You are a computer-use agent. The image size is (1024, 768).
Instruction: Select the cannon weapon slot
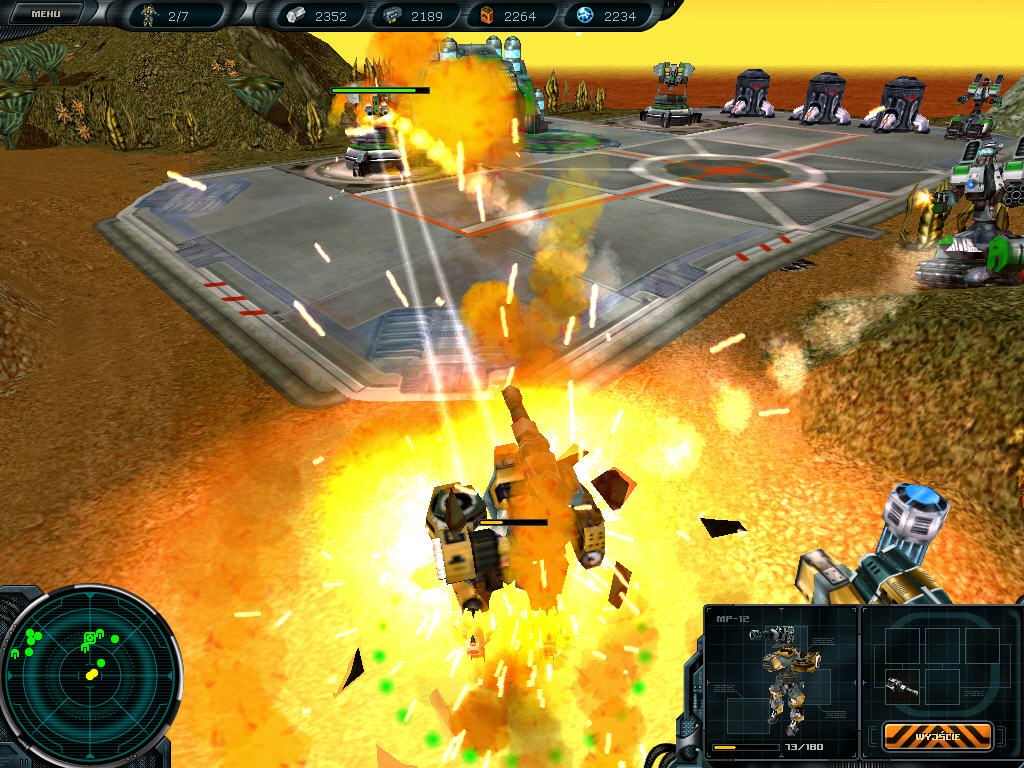pos(900,686)
